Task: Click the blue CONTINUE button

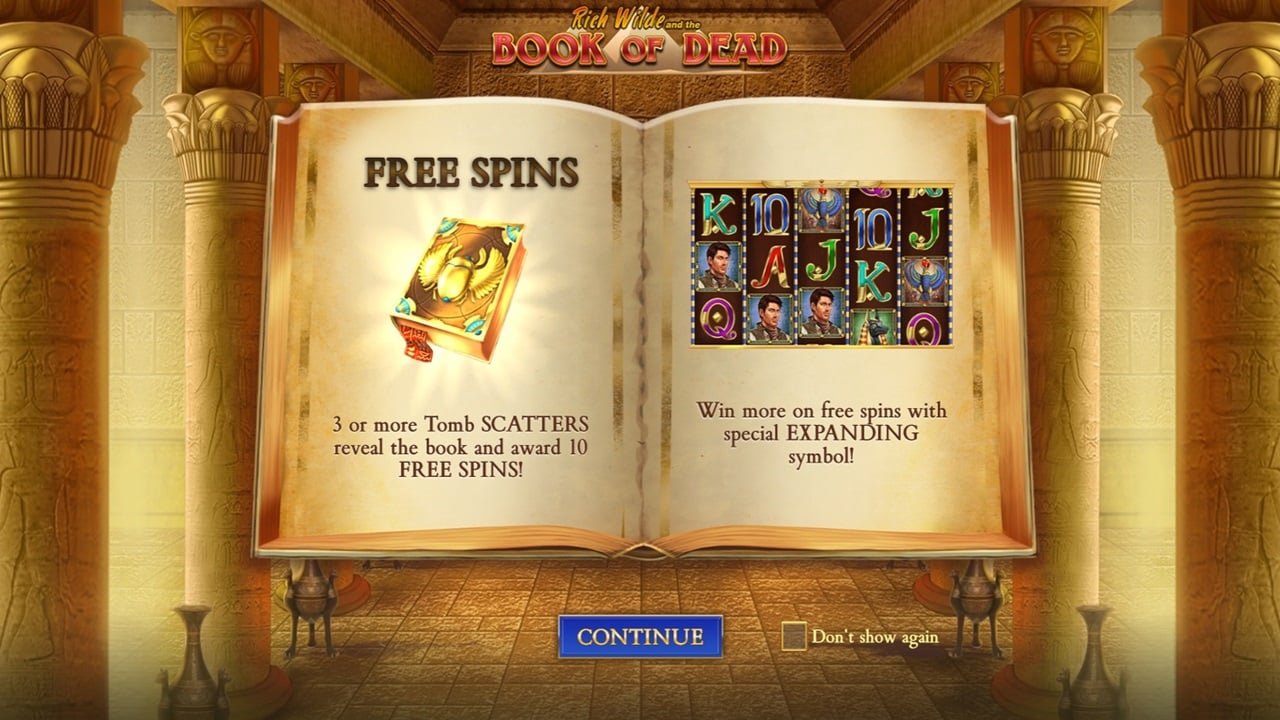Action: tap(640, 636)
